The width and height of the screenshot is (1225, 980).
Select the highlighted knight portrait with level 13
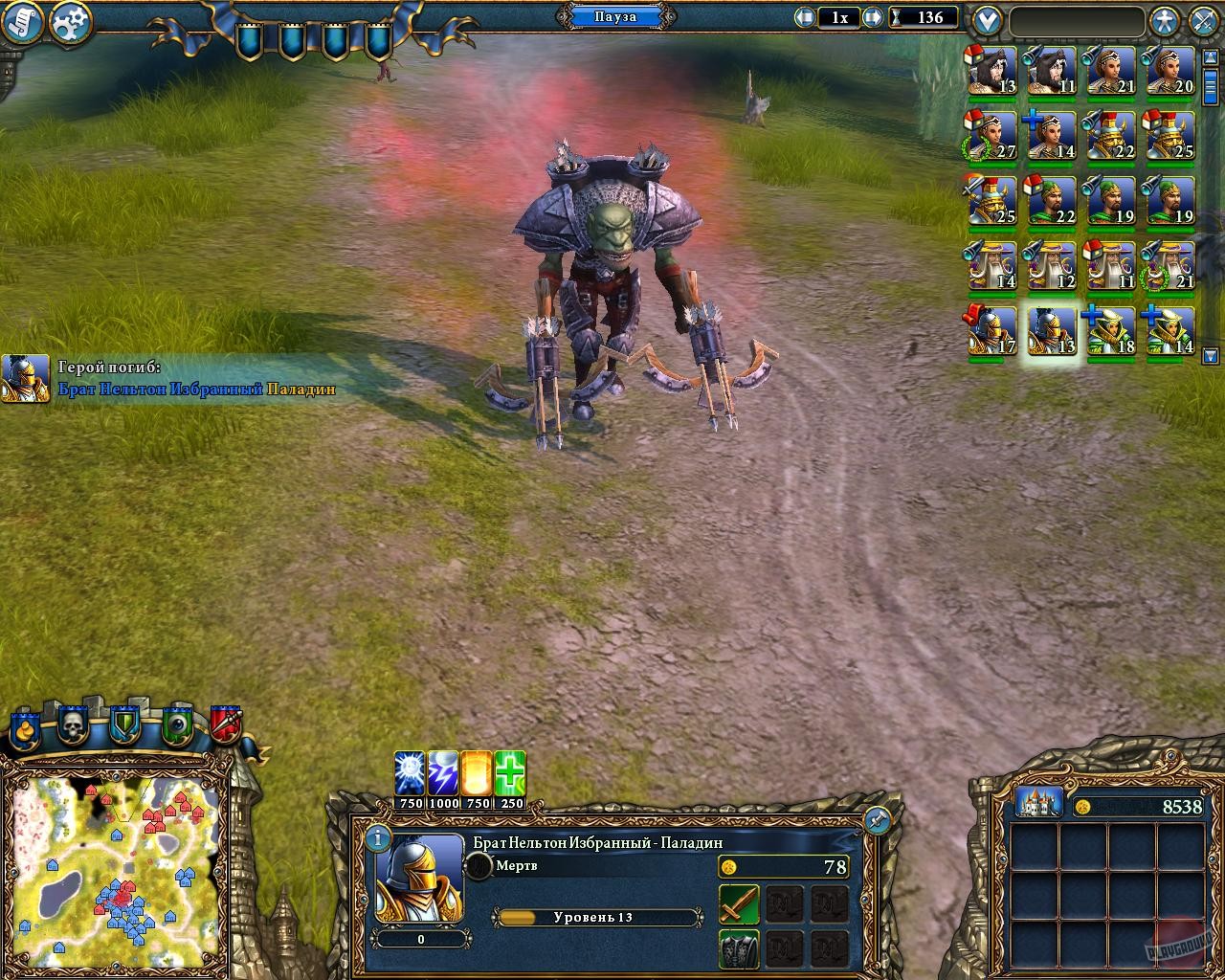(1053, 330)
